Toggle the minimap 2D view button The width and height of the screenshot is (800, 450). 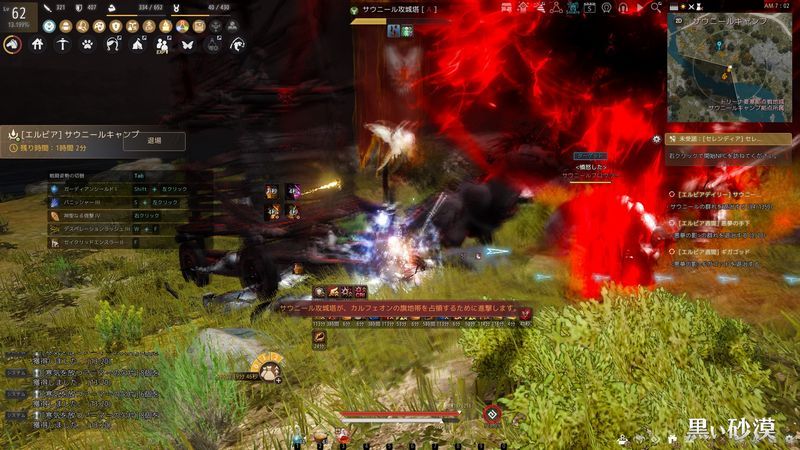click(677, 20)
